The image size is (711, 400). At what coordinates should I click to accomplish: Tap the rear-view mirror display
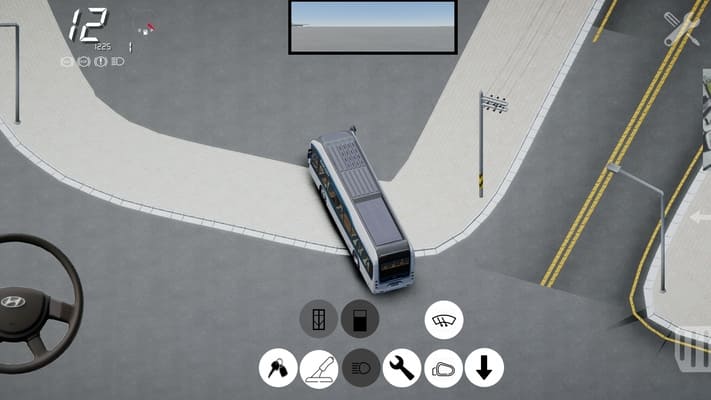coord(372,26)
